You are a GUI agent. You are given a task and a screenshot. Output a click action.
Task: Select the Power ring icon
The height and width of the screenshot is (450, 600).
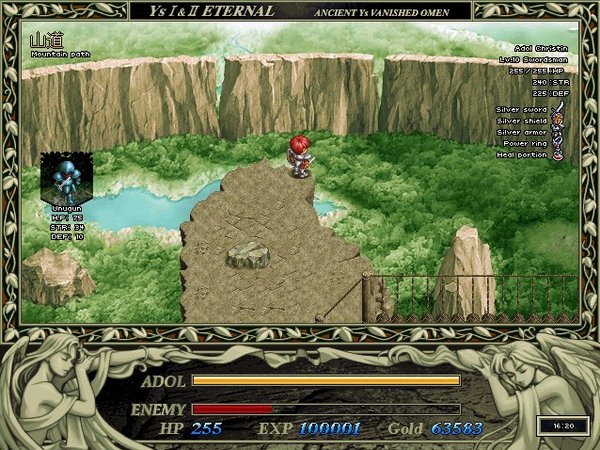pos(559,144)
